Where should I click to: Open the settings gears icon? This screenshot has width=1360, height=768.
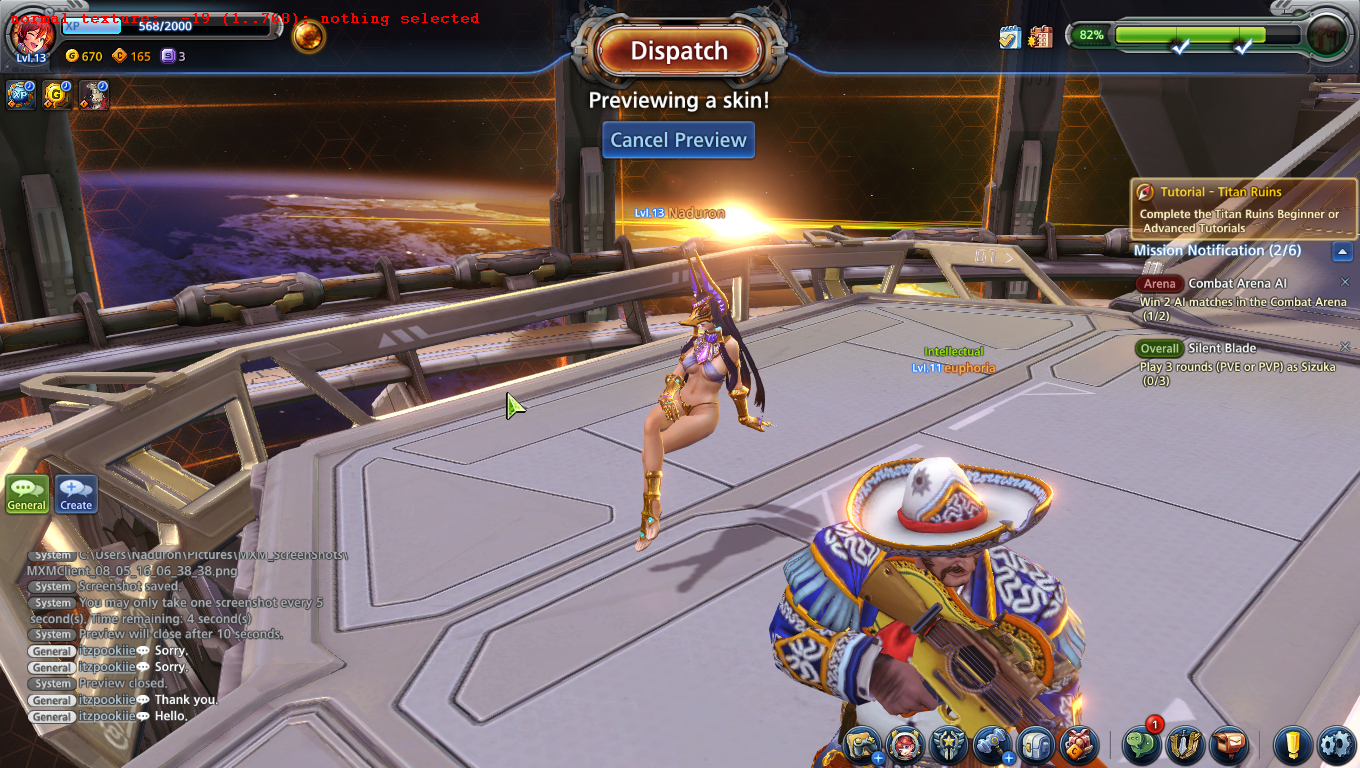(x=1336, y=745)
